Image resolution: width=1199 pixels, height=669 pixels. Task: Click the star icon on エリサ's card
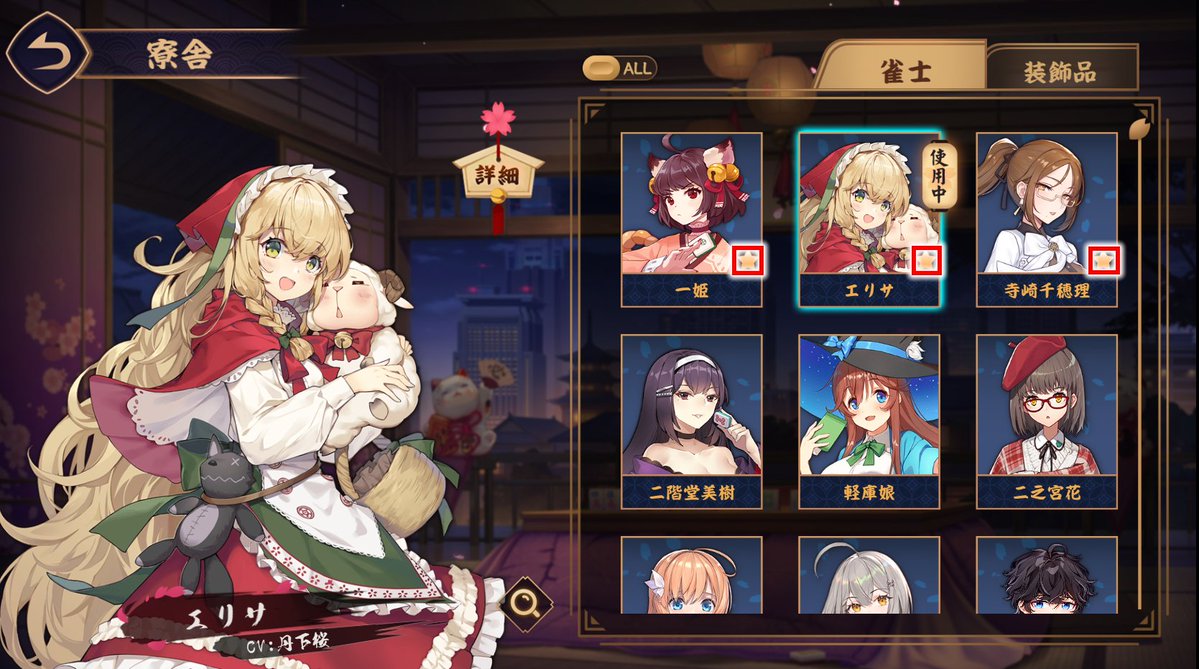(926, 261)
